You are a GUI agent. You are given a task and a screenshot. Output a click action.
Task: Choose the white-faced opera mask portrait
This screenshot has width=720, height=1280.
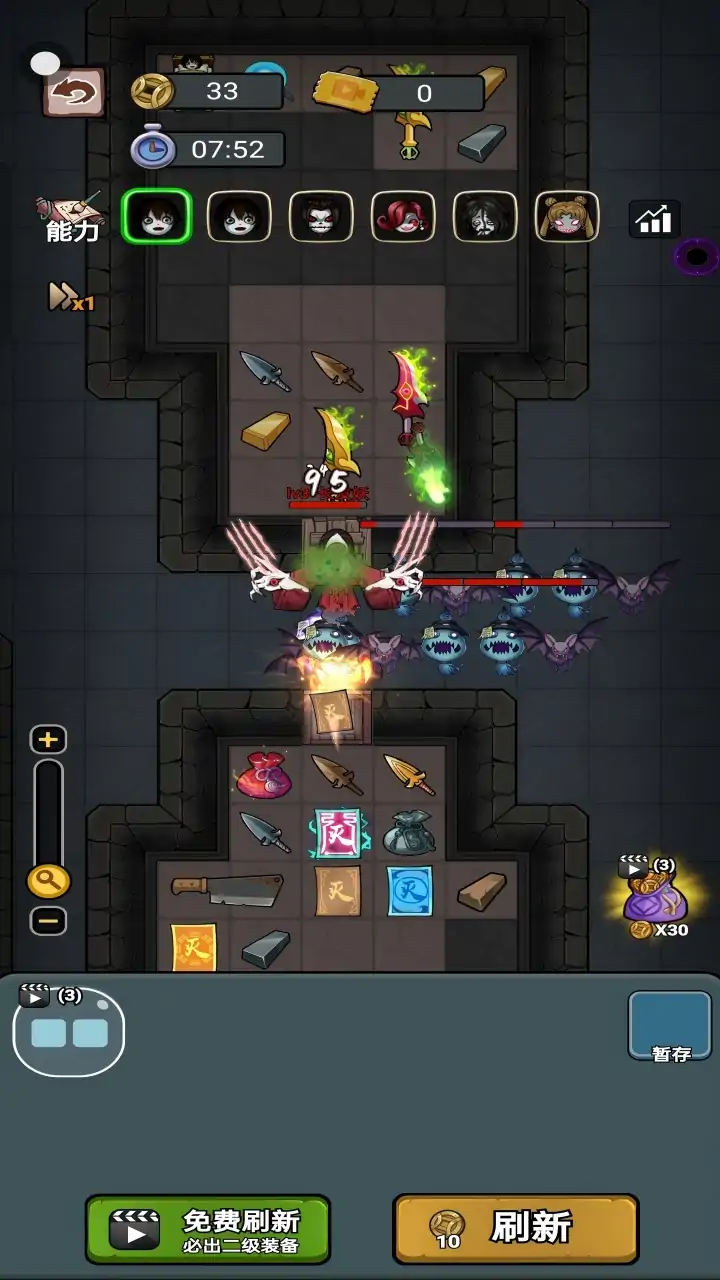321,216
